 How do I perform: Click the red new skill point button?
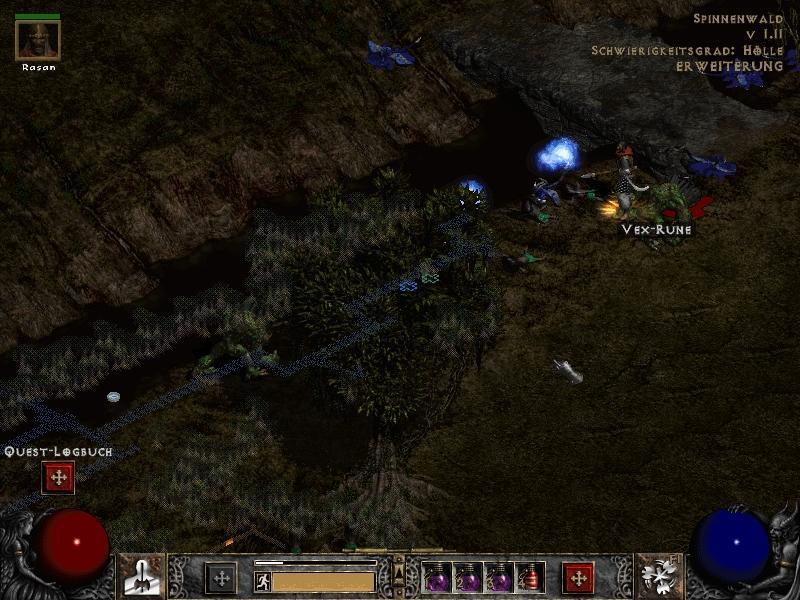tap(578, 578)
